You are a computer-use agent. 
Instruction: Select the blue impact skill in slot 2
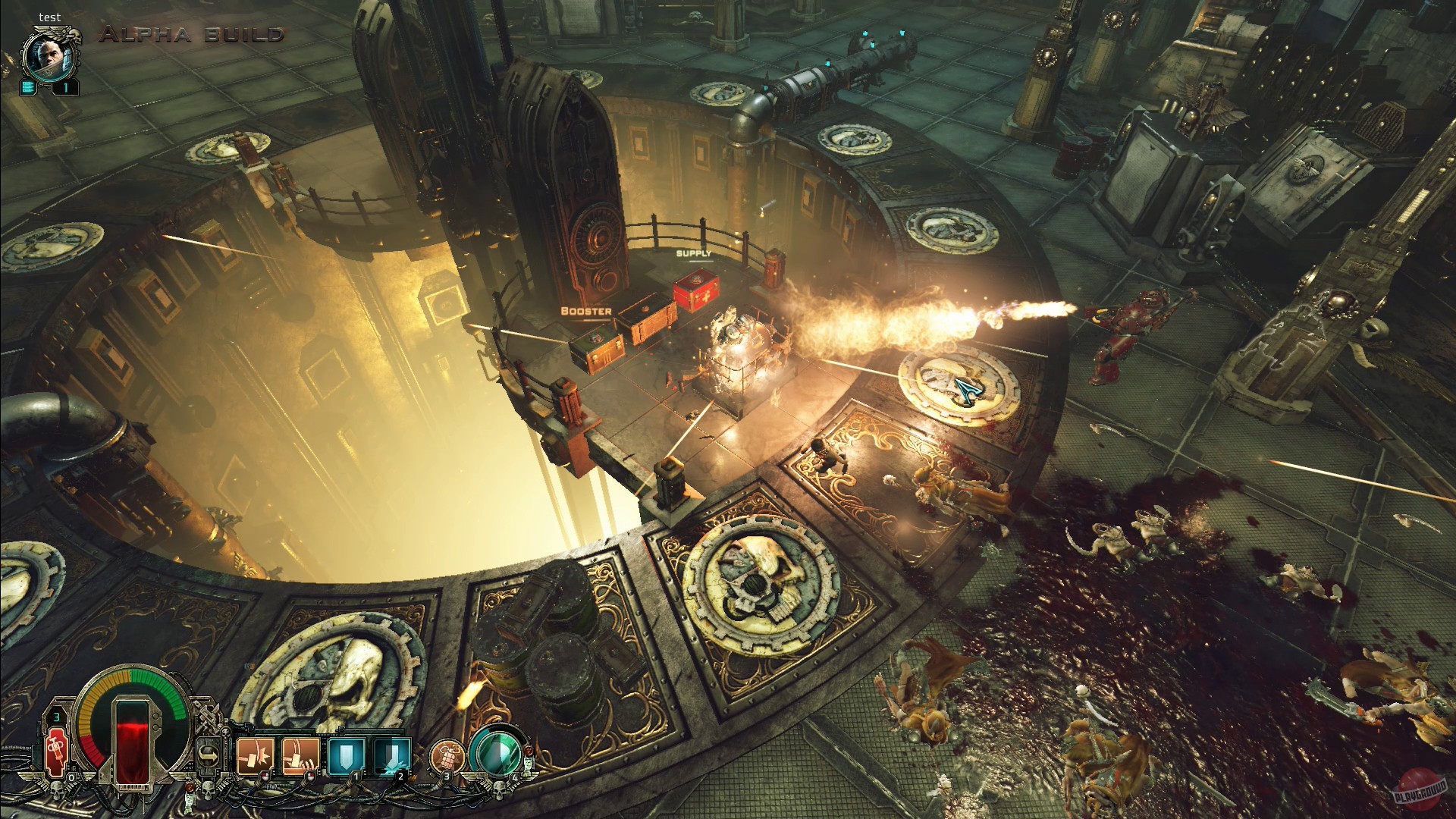(392, 756)
